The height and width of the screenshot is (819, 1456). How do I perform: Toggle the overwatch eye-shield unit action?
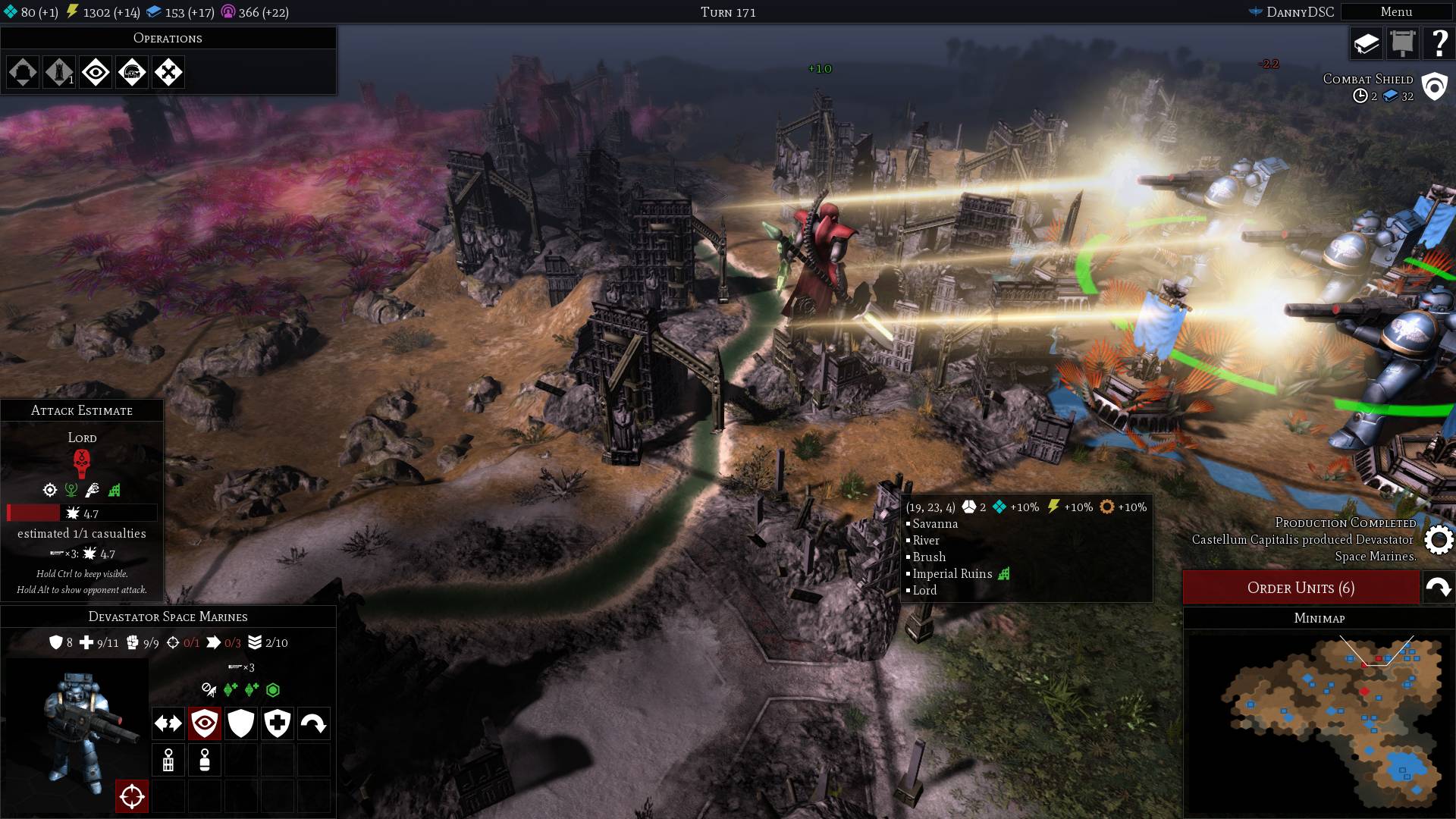click(x=205, y=723)
